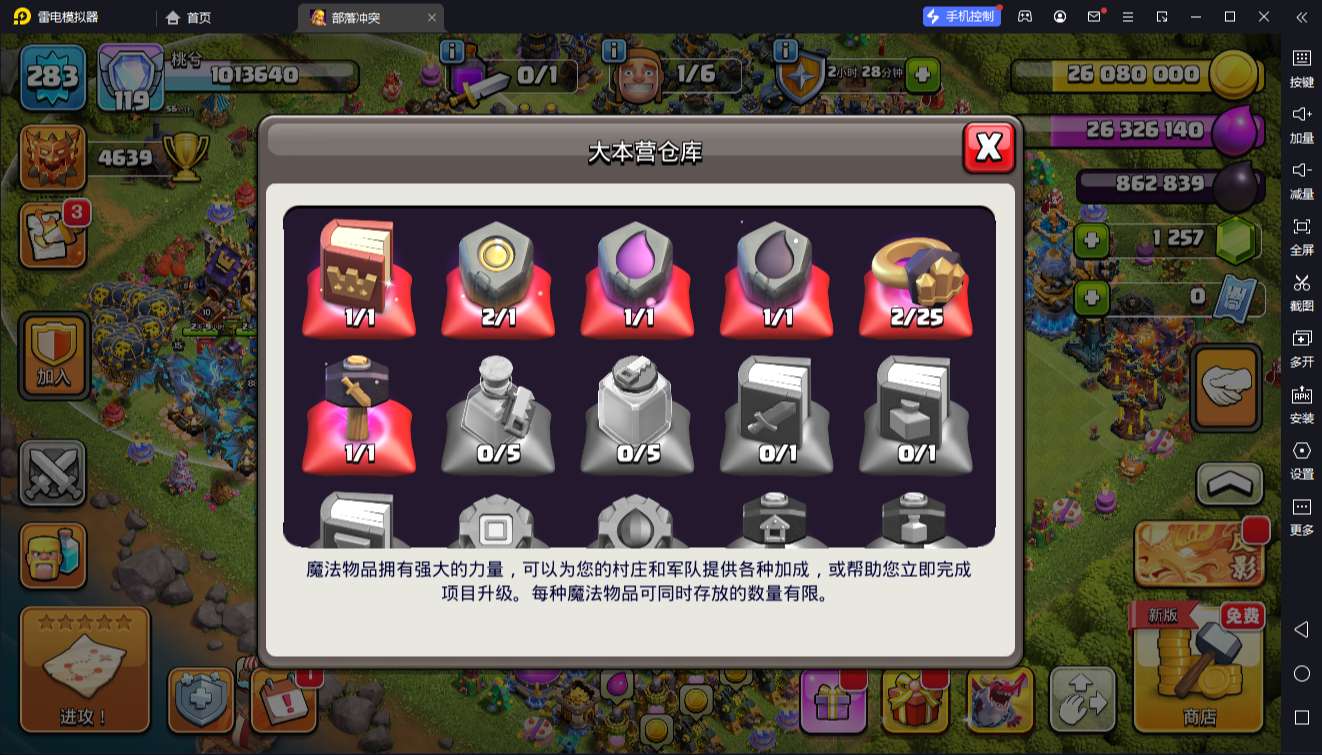This screenshot has width=1322, height=755.
Task: Select the Hammer magic item in warehouse
Action: pos(359,410)
